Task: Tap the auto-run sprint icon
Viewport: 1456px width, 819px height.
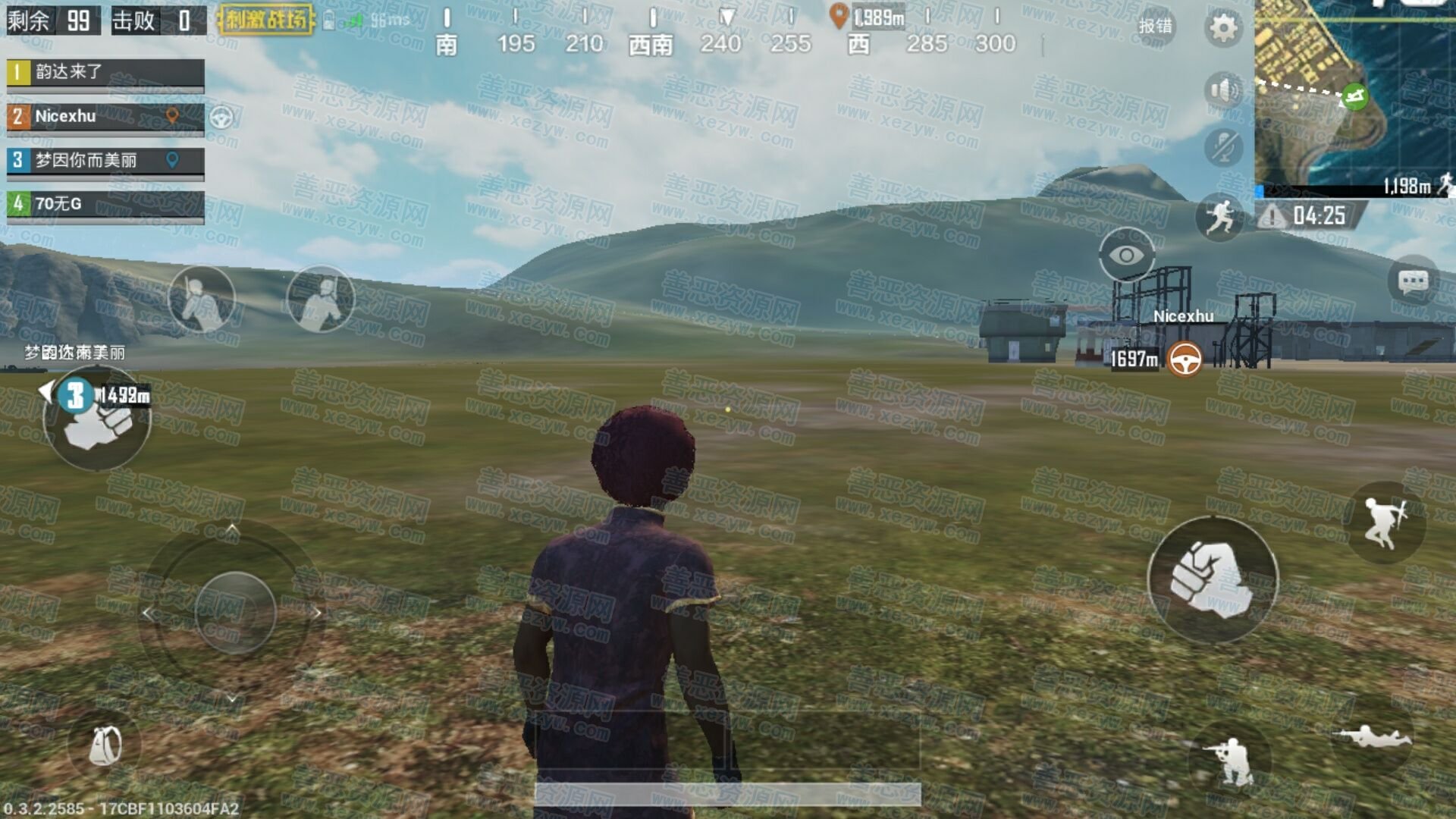Action: click(1219, 217)
